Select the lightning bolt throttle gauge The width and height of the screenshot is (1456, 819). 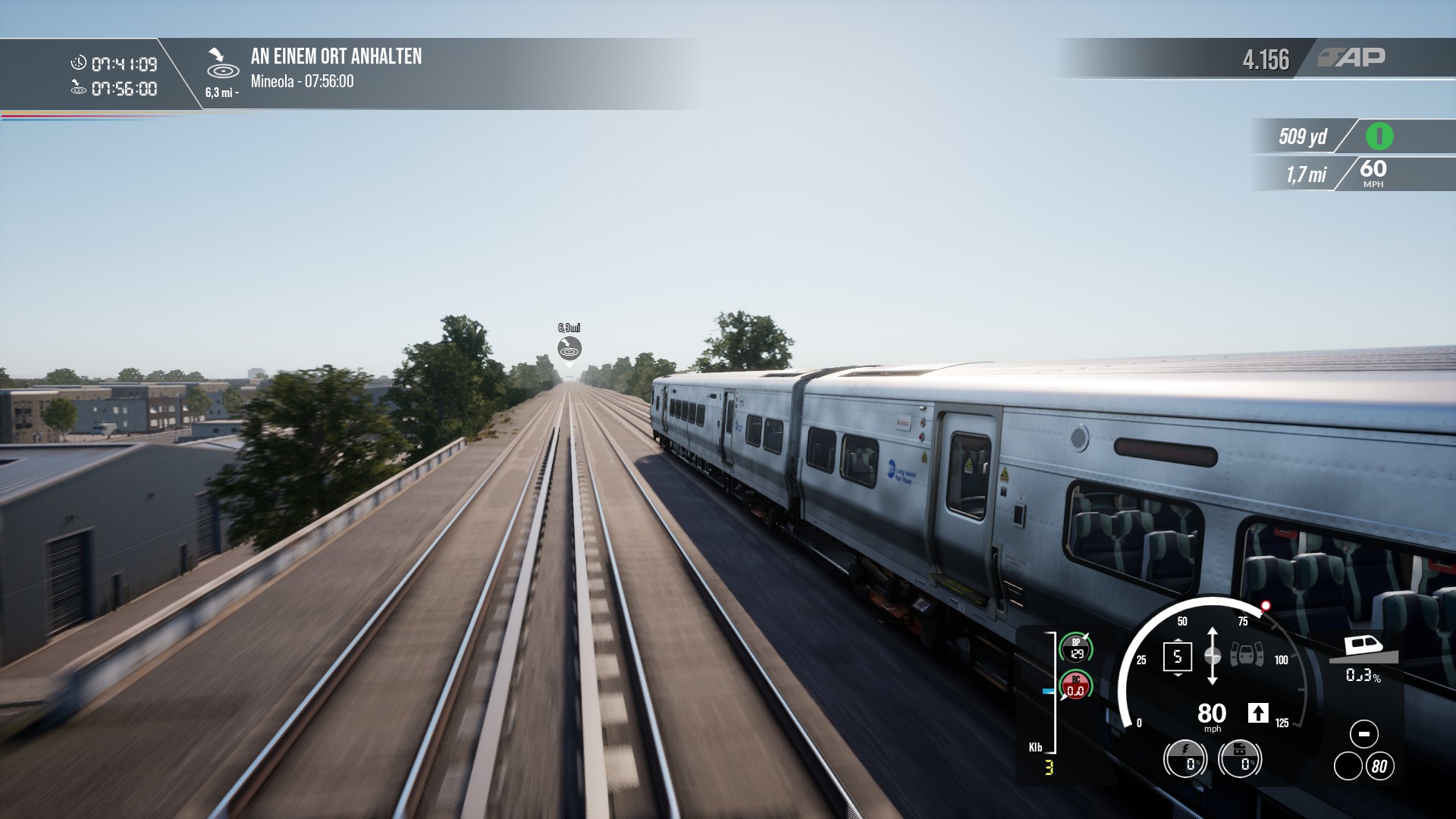pos(1185,758)
